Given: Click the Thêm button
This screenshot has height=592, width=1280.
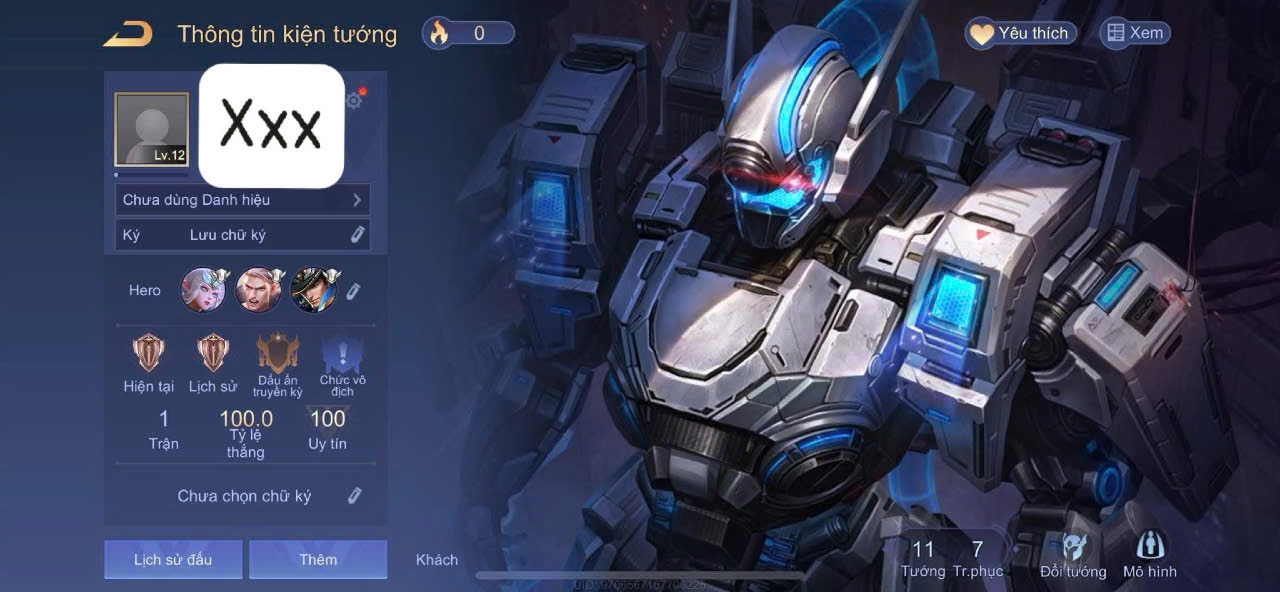Looking at the screenshot, I should [x=318, y=559].
